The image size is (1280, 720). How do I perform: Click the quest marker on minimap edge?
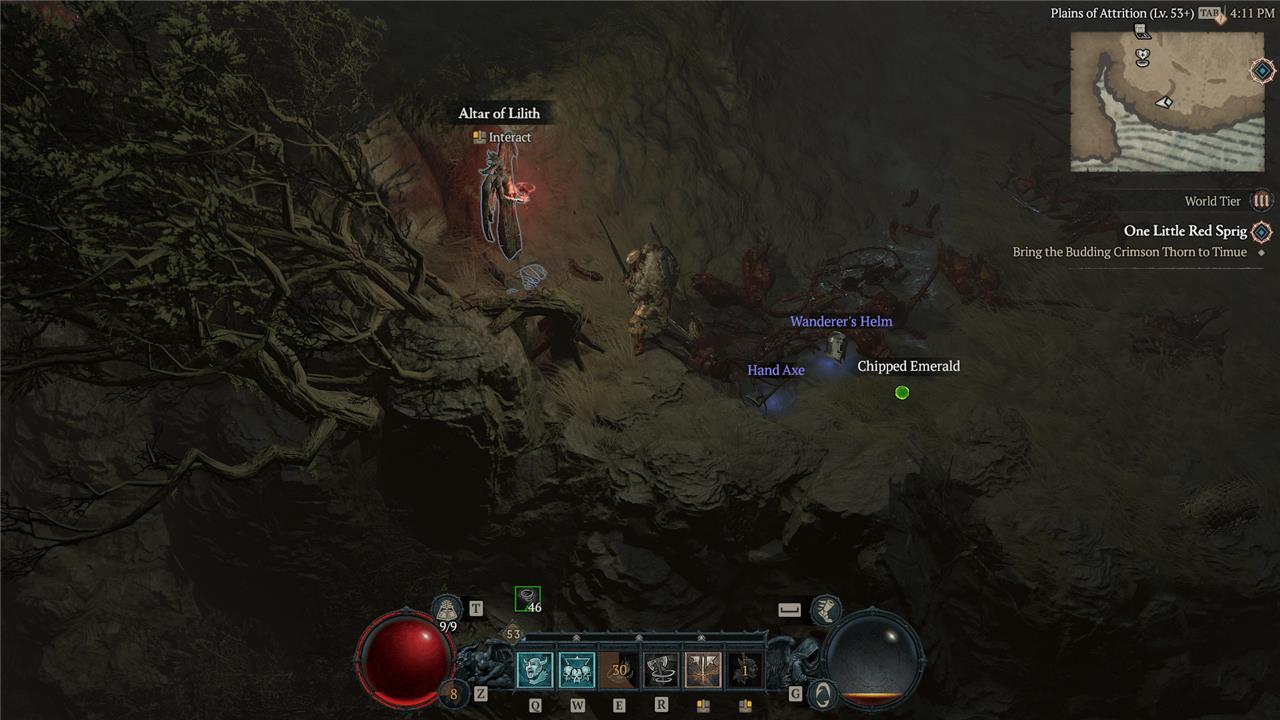[1262, 71]
